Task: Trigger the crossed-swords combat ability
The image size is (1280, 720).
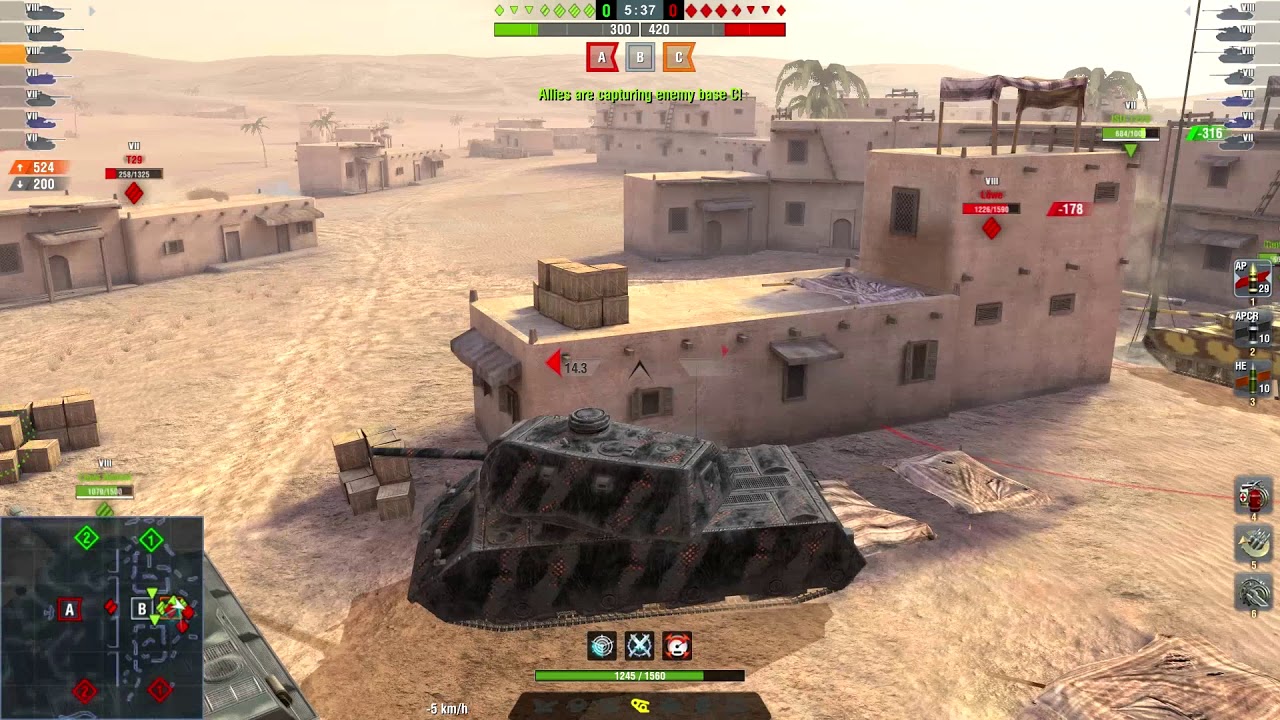Action: click(x=641, y=647)
